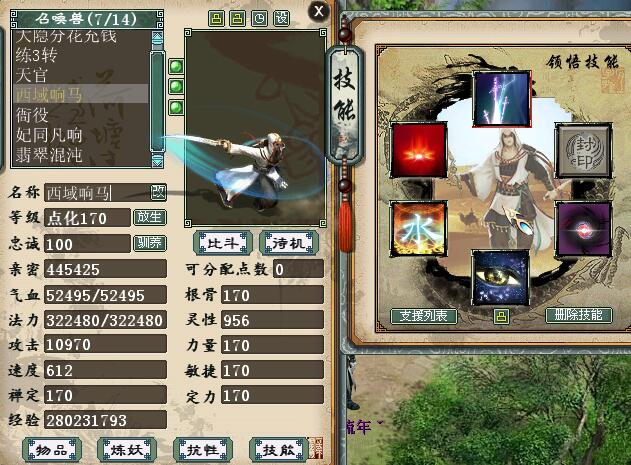This screenshot has height=465, width=631.
Task: Tame the pet using 驯养 button
Action: [150, 243]
